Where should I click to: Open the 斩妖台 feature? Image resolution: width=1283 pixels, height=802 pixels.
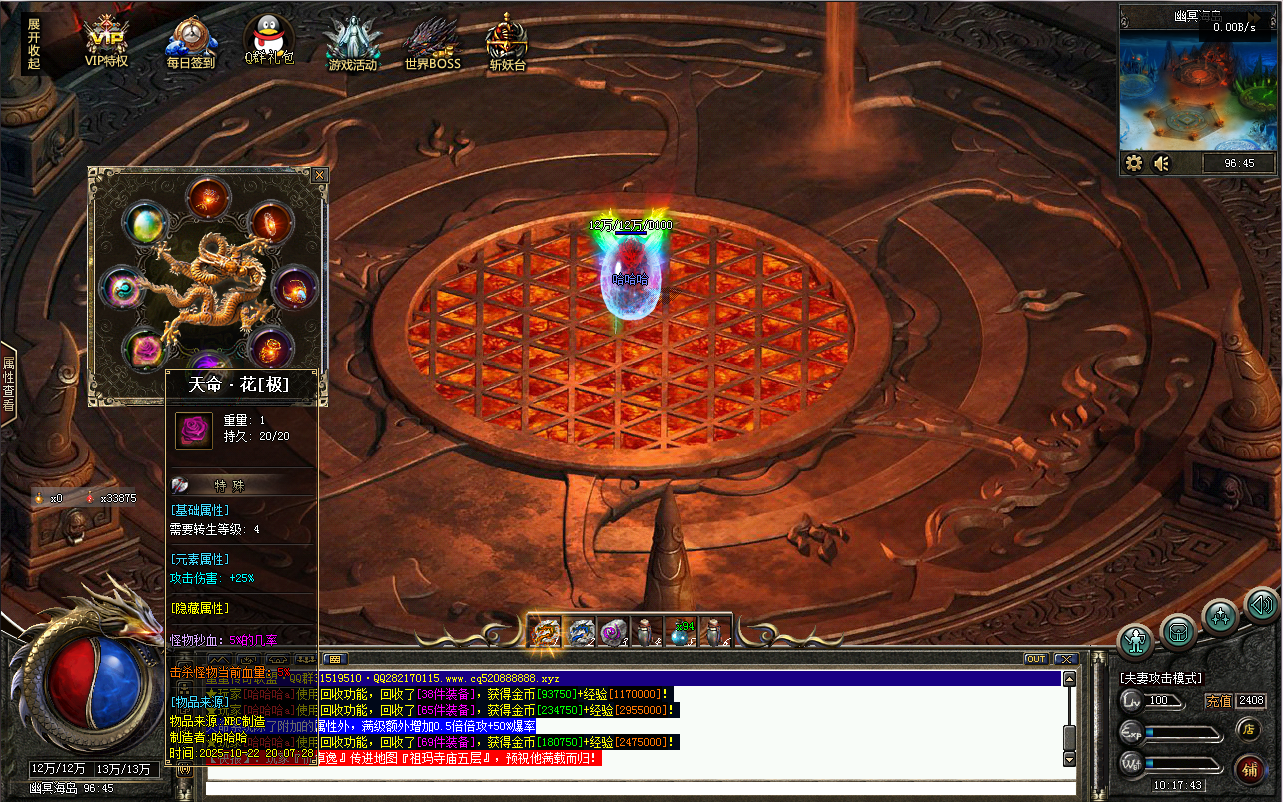507,43
